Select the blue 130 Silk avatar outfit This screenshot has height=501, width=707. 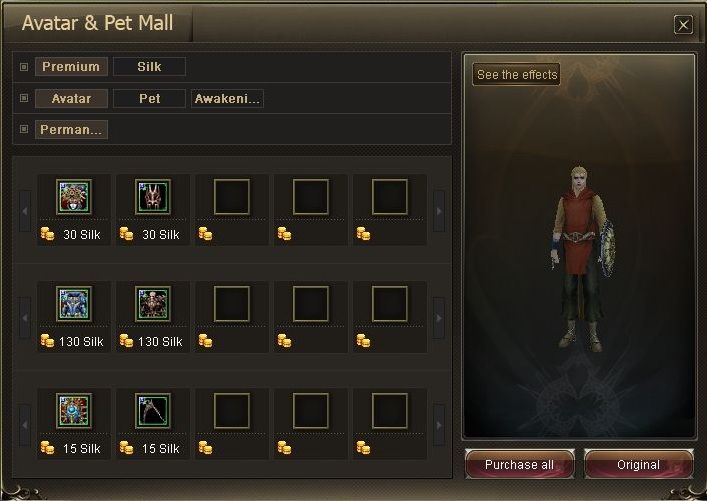click(74, 304)
